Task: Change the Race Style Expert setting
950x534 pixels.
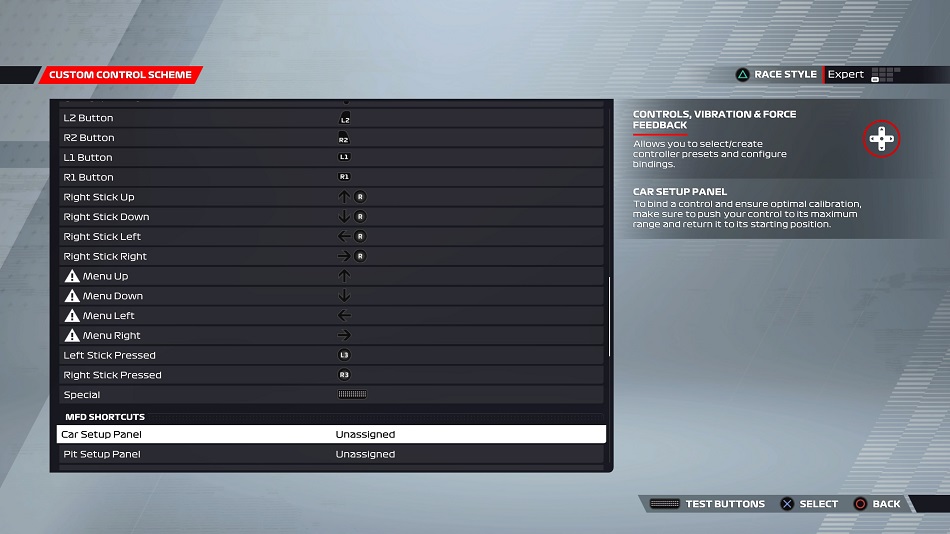Action: click(845, 75)
